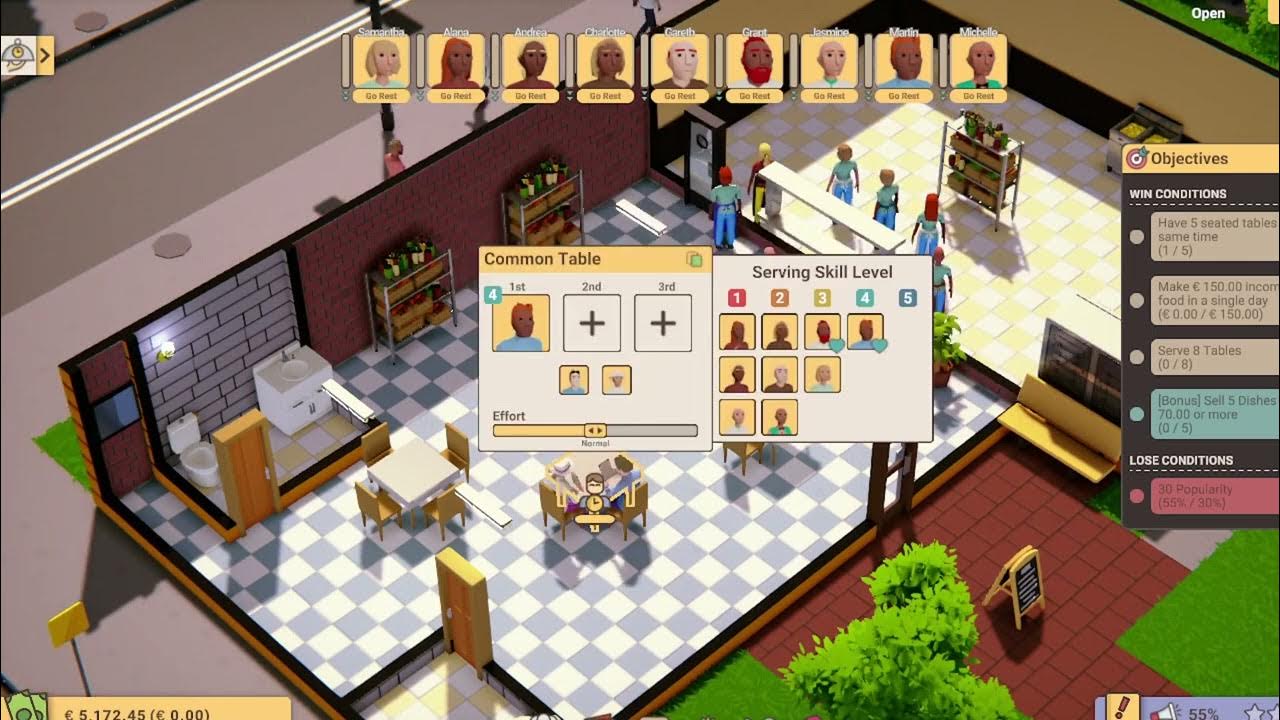The width and height of the screenshot is (1280, 720).
Task: Pick the green-shirted server in skill list
Action: click(x=780, y=417)
